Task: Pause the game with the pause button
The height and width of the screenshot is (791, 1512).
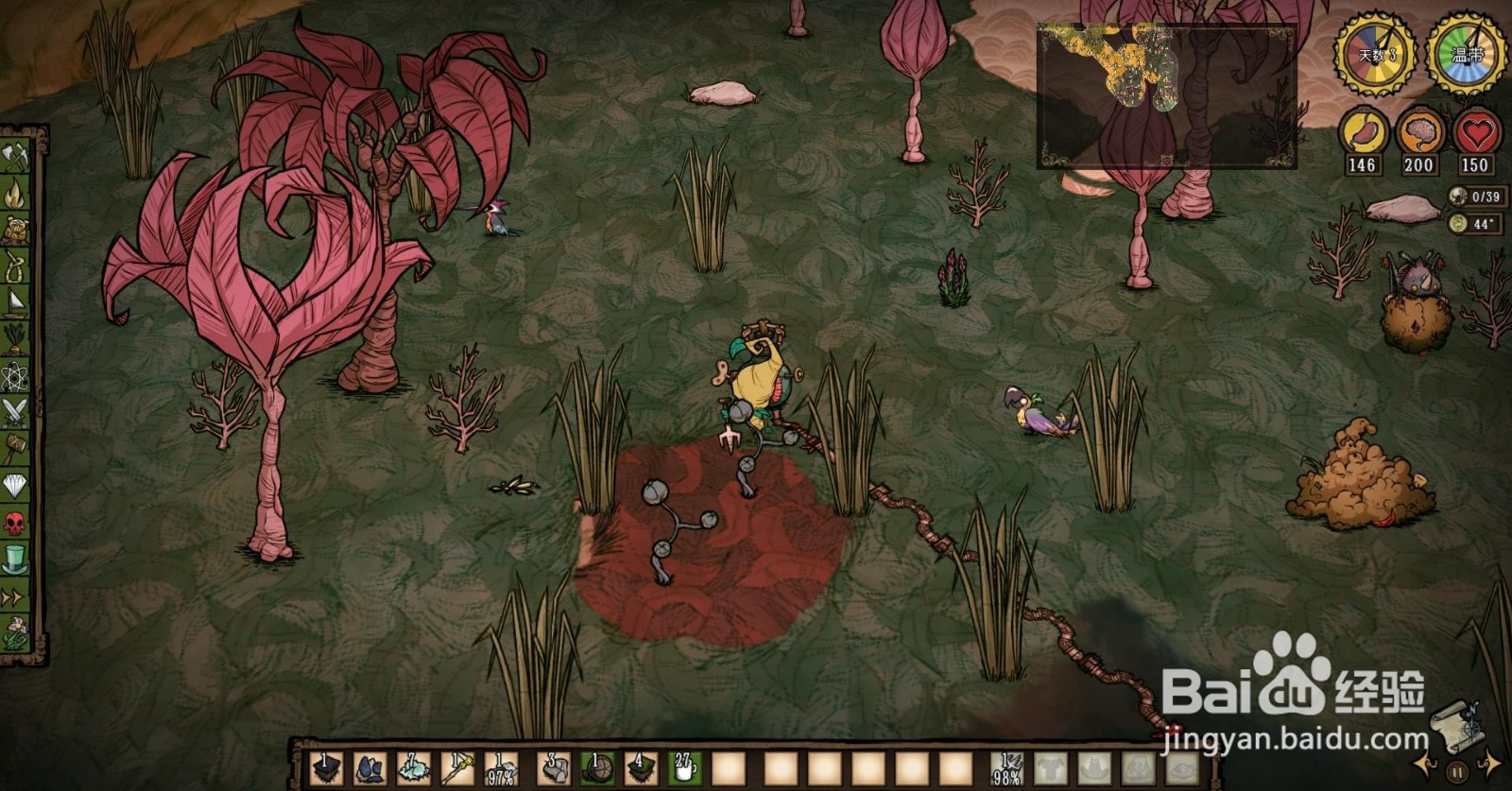Action: (1457, 771)
